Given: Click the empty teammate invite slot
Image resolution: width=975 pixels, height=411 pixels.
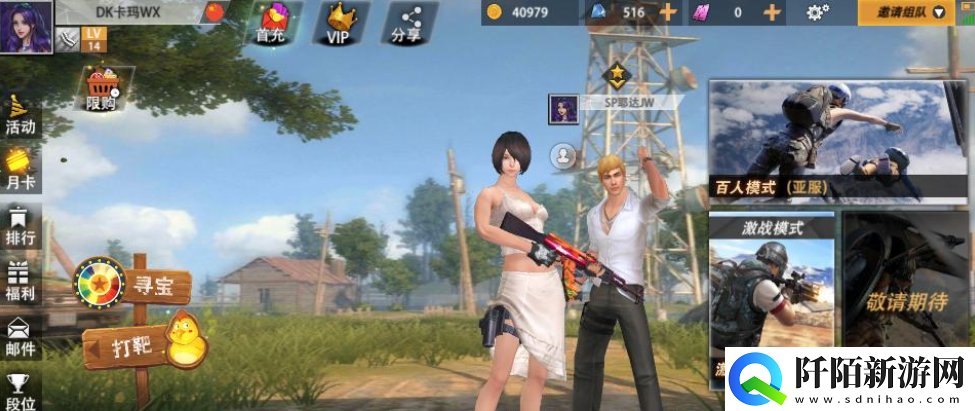Looking at the screenshot, I should (564, 157).
